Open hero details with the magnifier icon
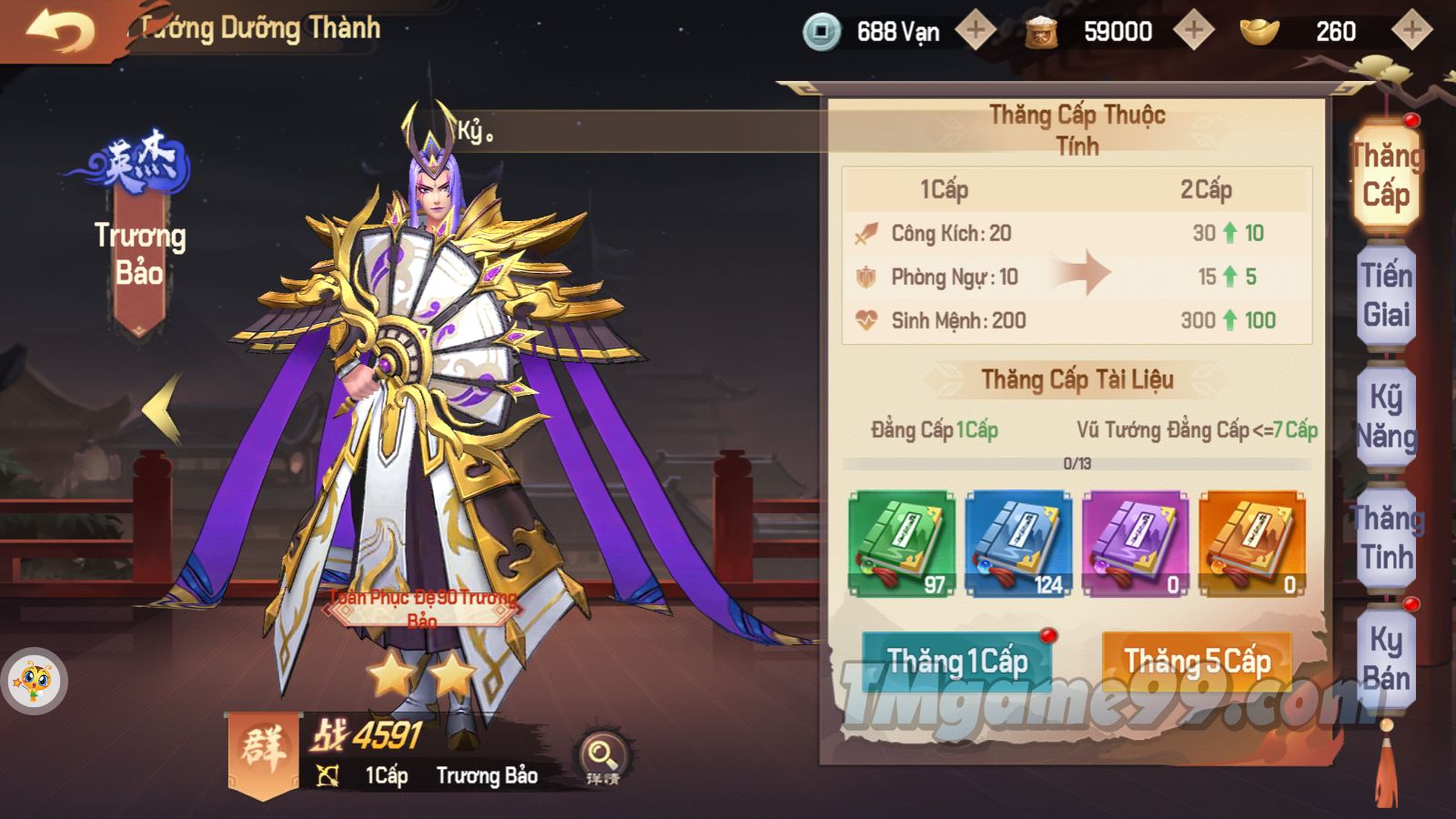The width and height of the screenshot is (1456, 819). pyautogui.click(x=602, y=756)
